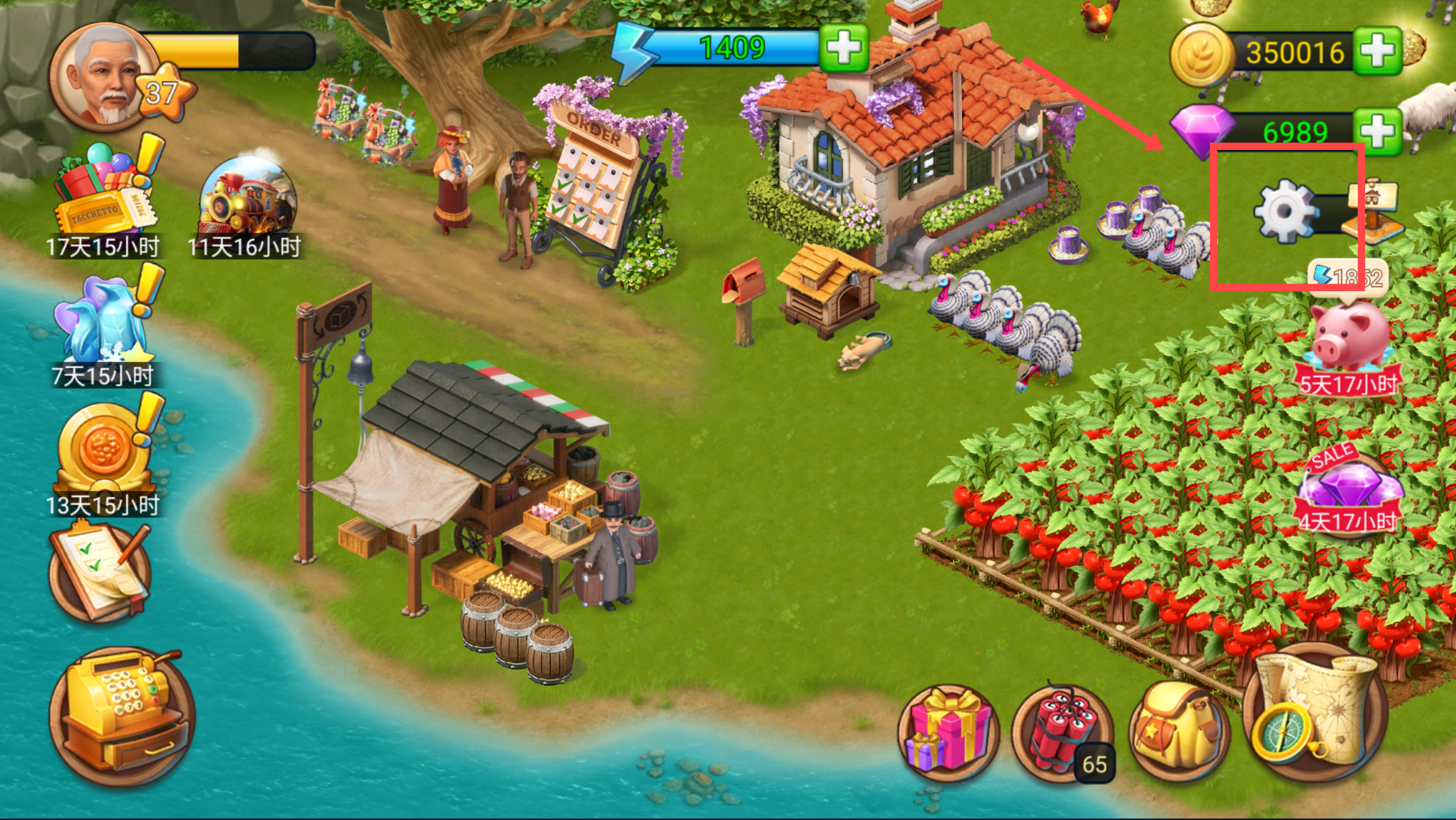Image resolution: width=1456 pixels, height=820 pixels.
Task: Open the gift boxes menu
Action: coord(948,733)
